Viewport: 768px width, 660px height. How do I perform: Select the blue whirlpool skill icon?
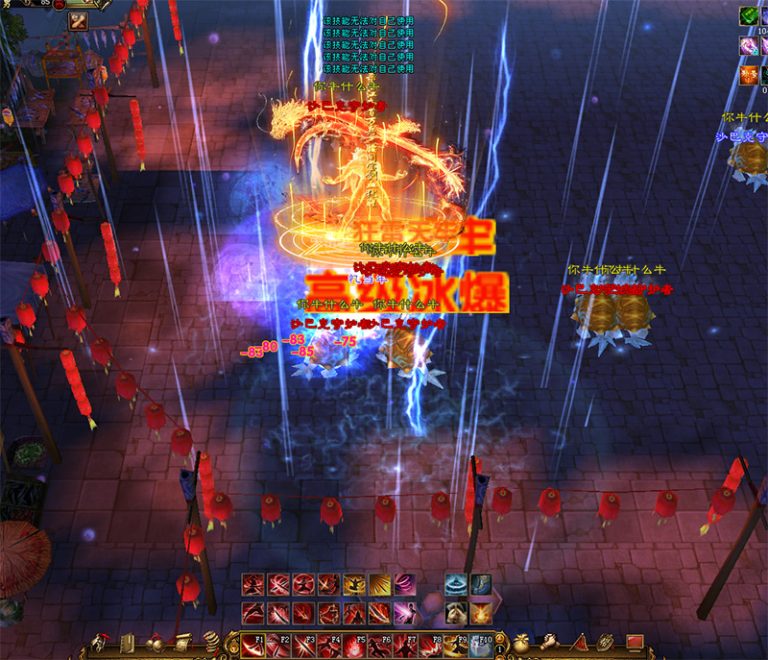click(x=456, y=585)
